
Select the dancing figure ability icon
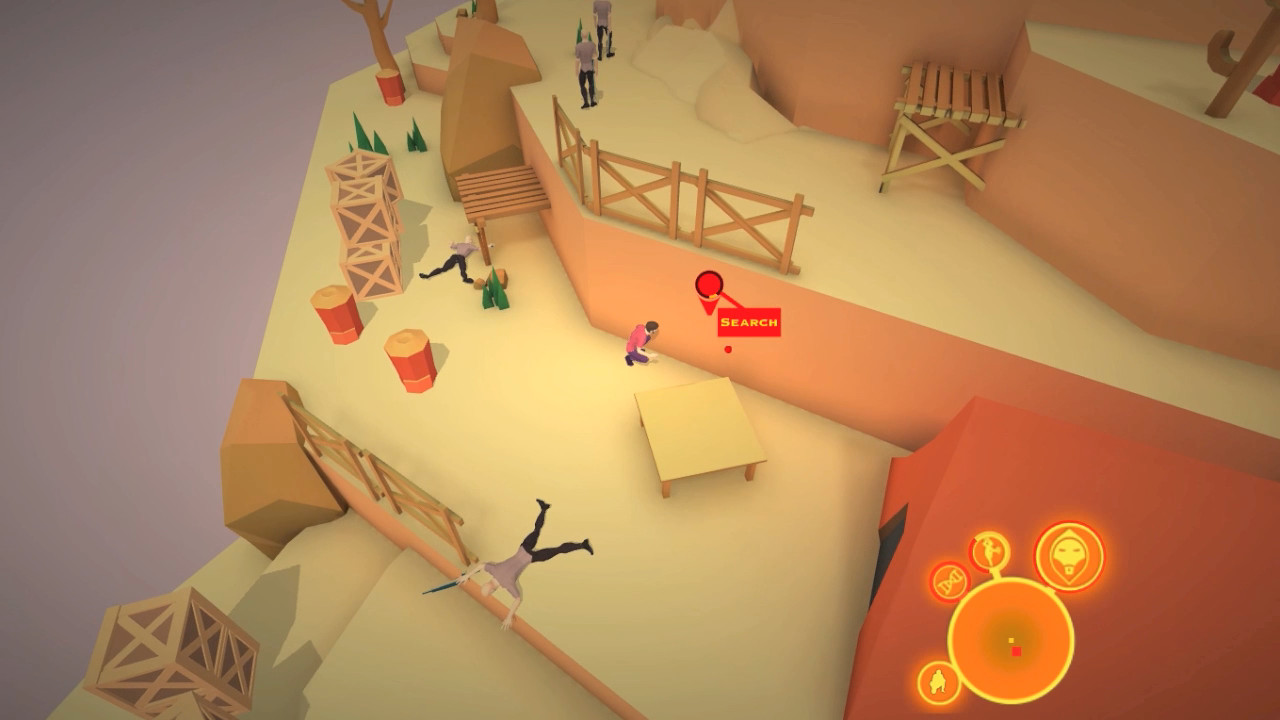click(989, 552)
